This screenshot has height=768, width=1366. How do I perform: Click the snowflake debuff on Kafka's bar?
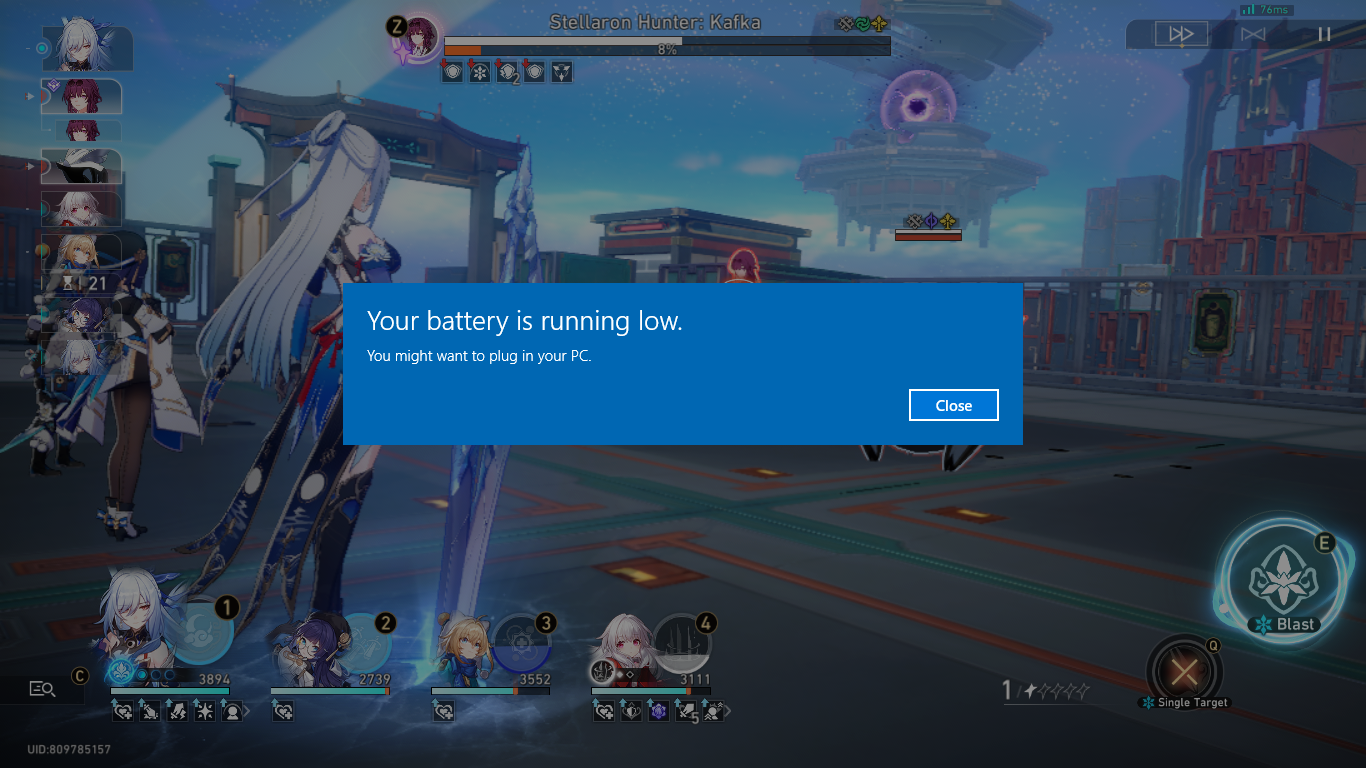[x=480, y=71]
